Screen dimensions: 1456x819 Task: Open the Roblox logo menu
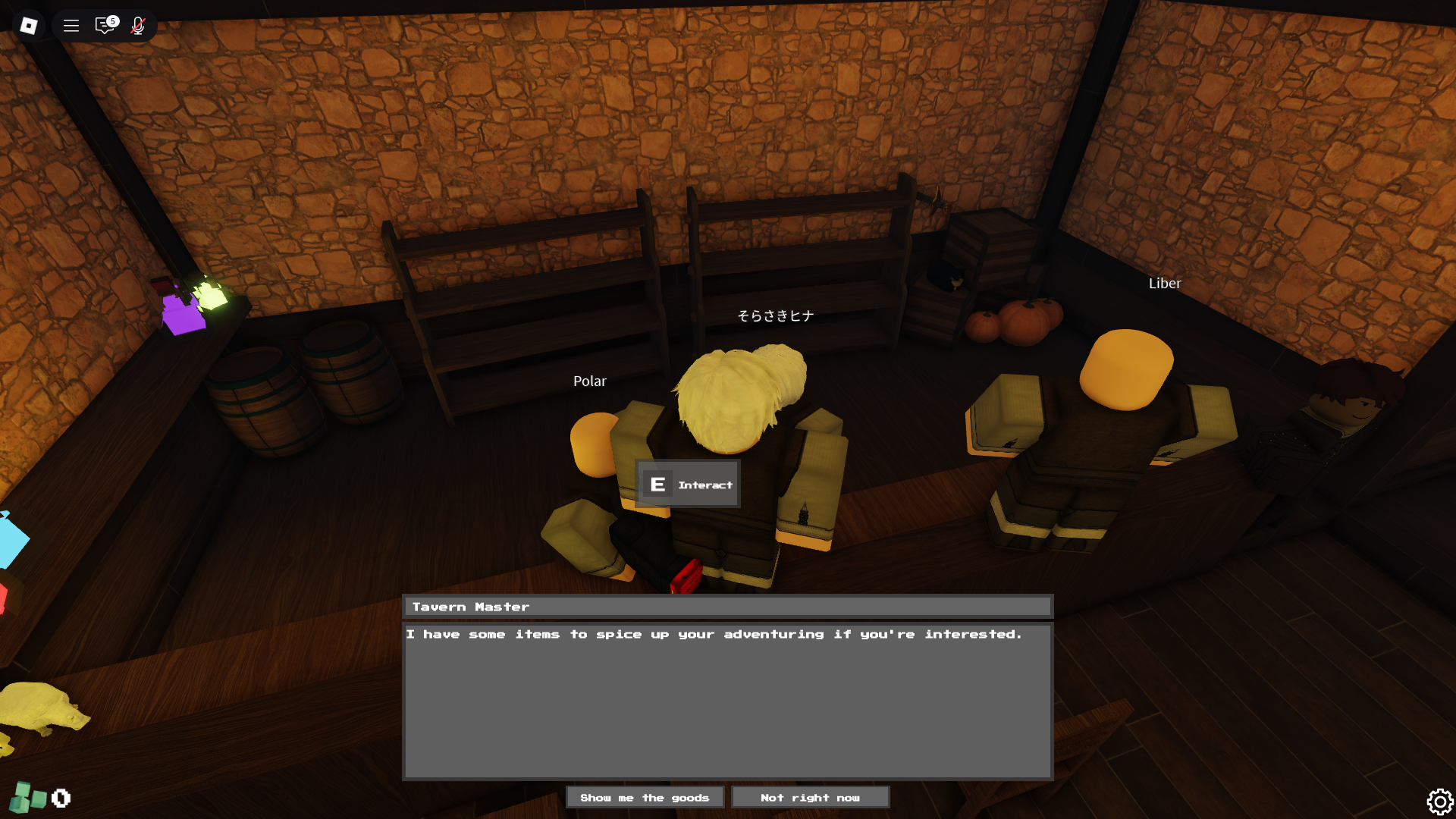tap(28, 25)
